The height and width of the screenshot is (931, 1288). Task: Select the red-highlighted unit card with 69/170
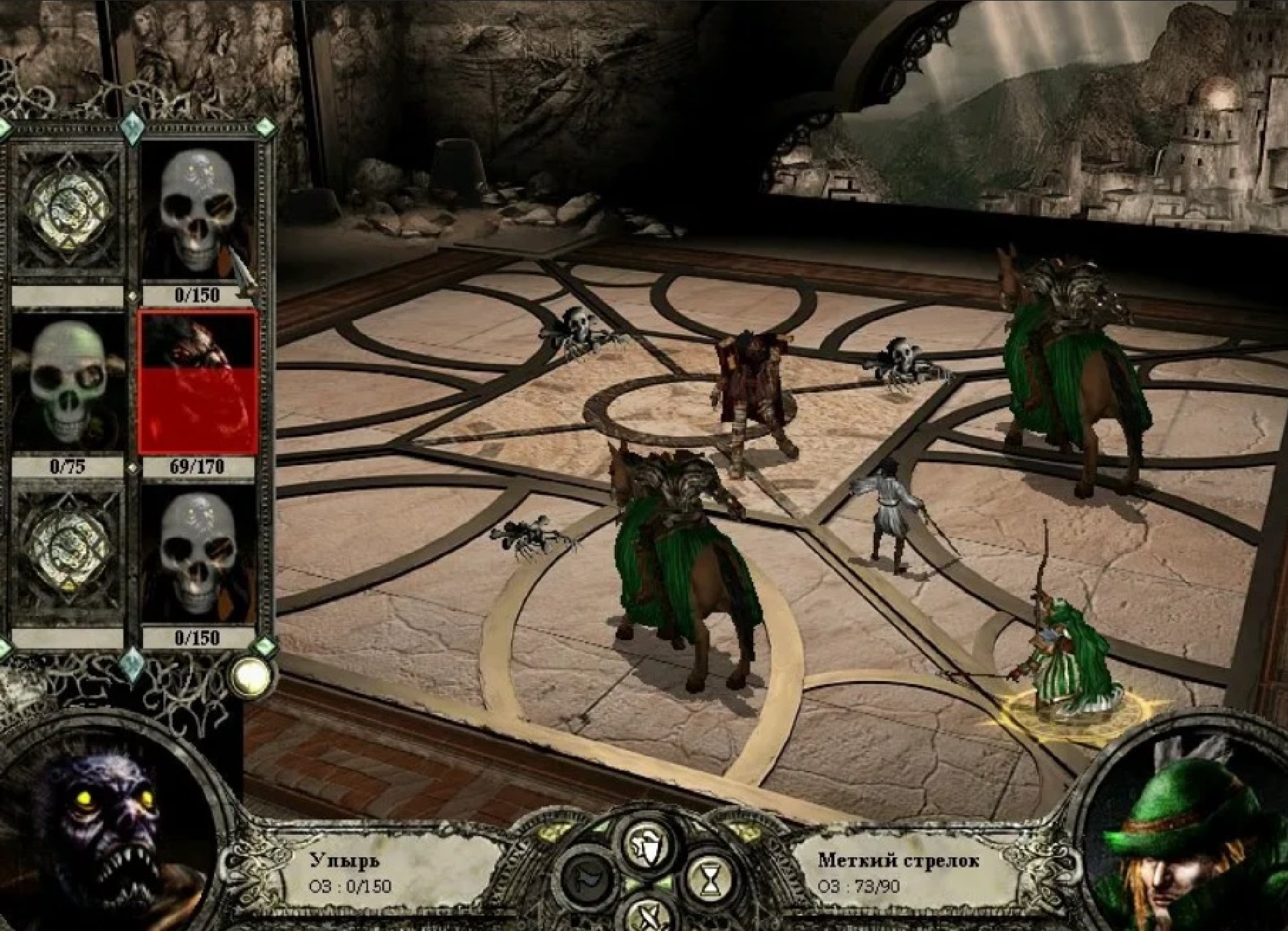click(x=198, y=383)
